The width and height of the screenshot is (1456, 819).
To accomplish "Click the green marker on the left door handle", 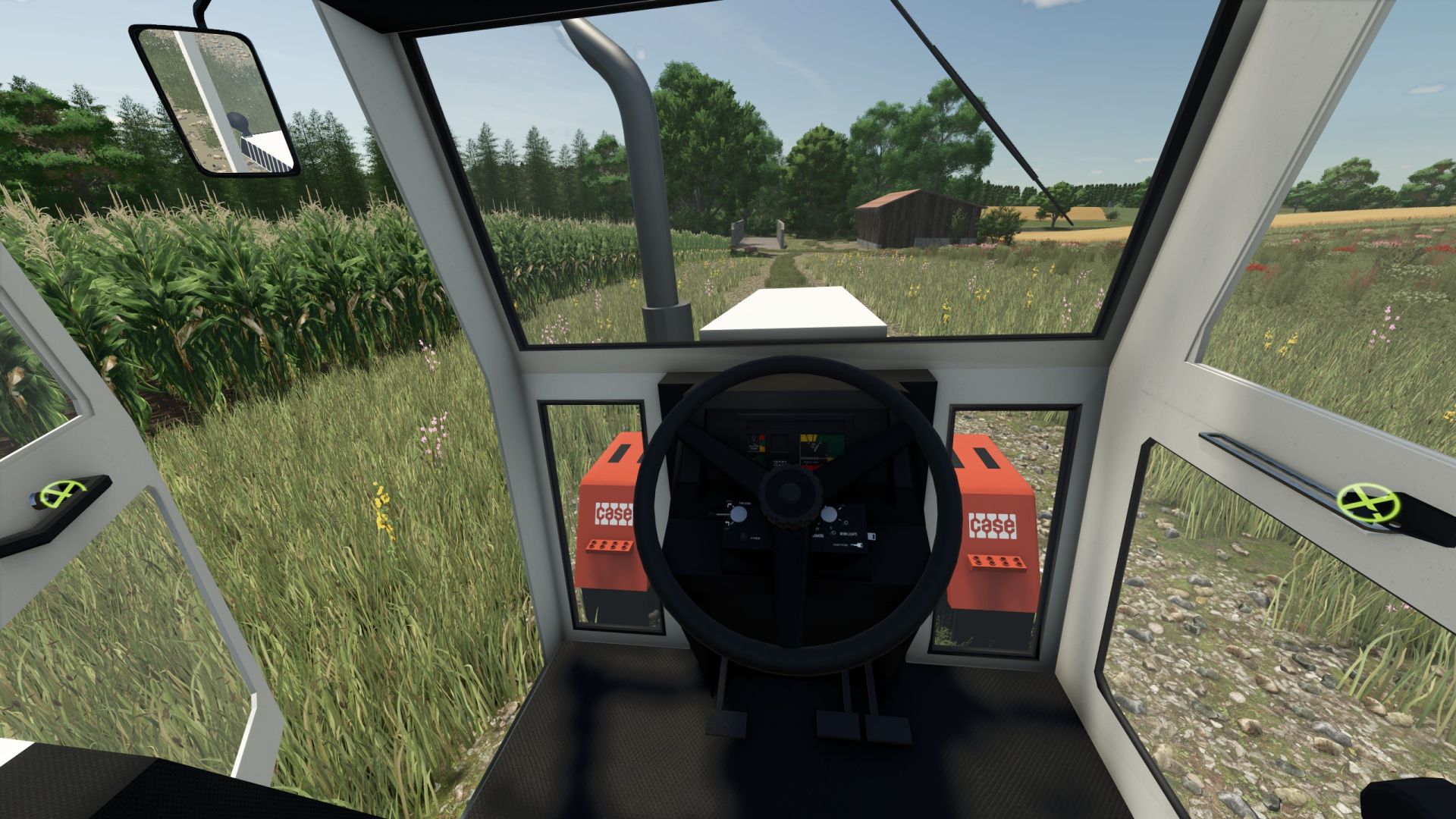I will [x=61, y=494].
